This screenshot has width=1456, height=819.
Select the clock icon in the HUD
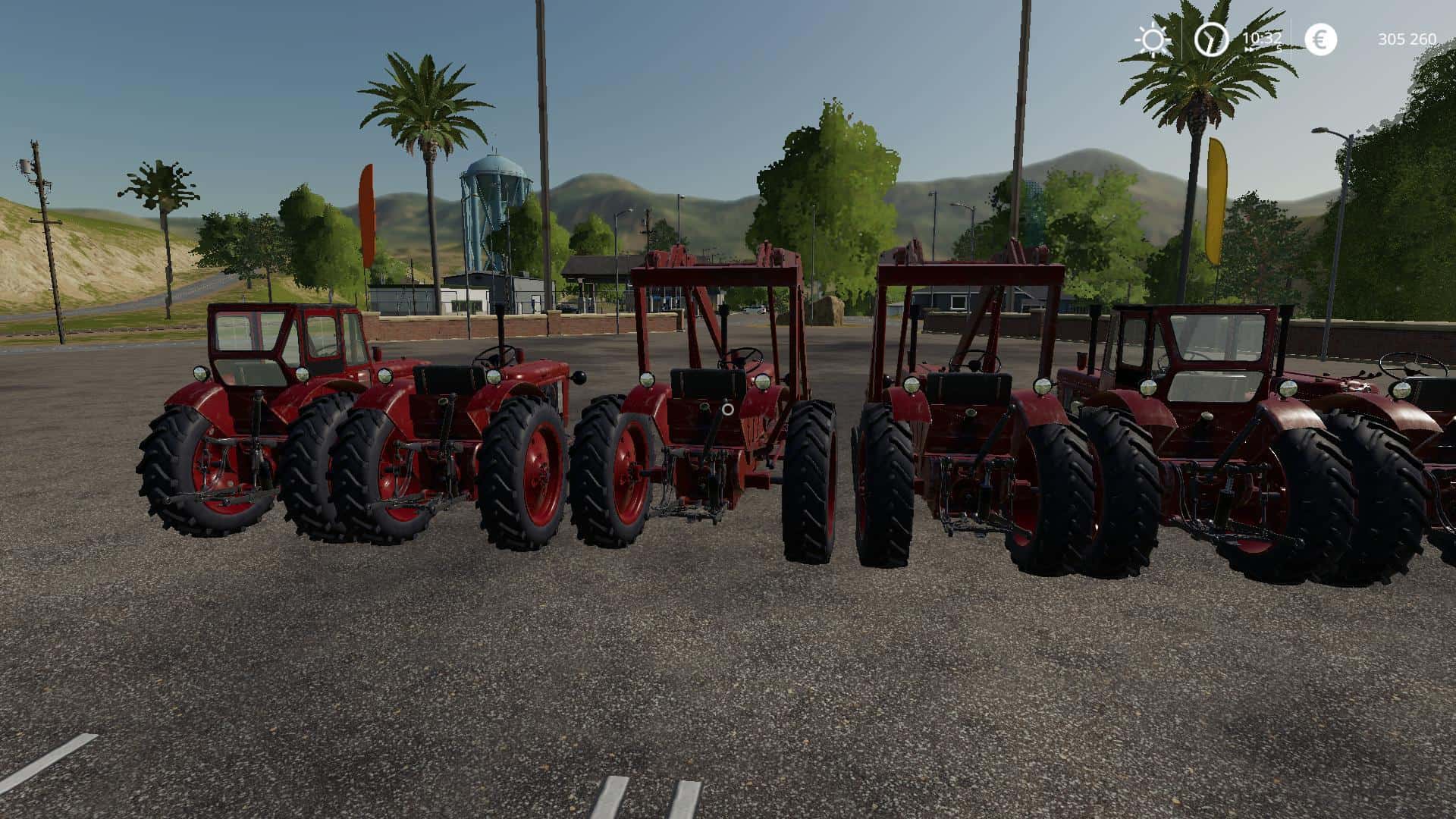[1210, 39]
